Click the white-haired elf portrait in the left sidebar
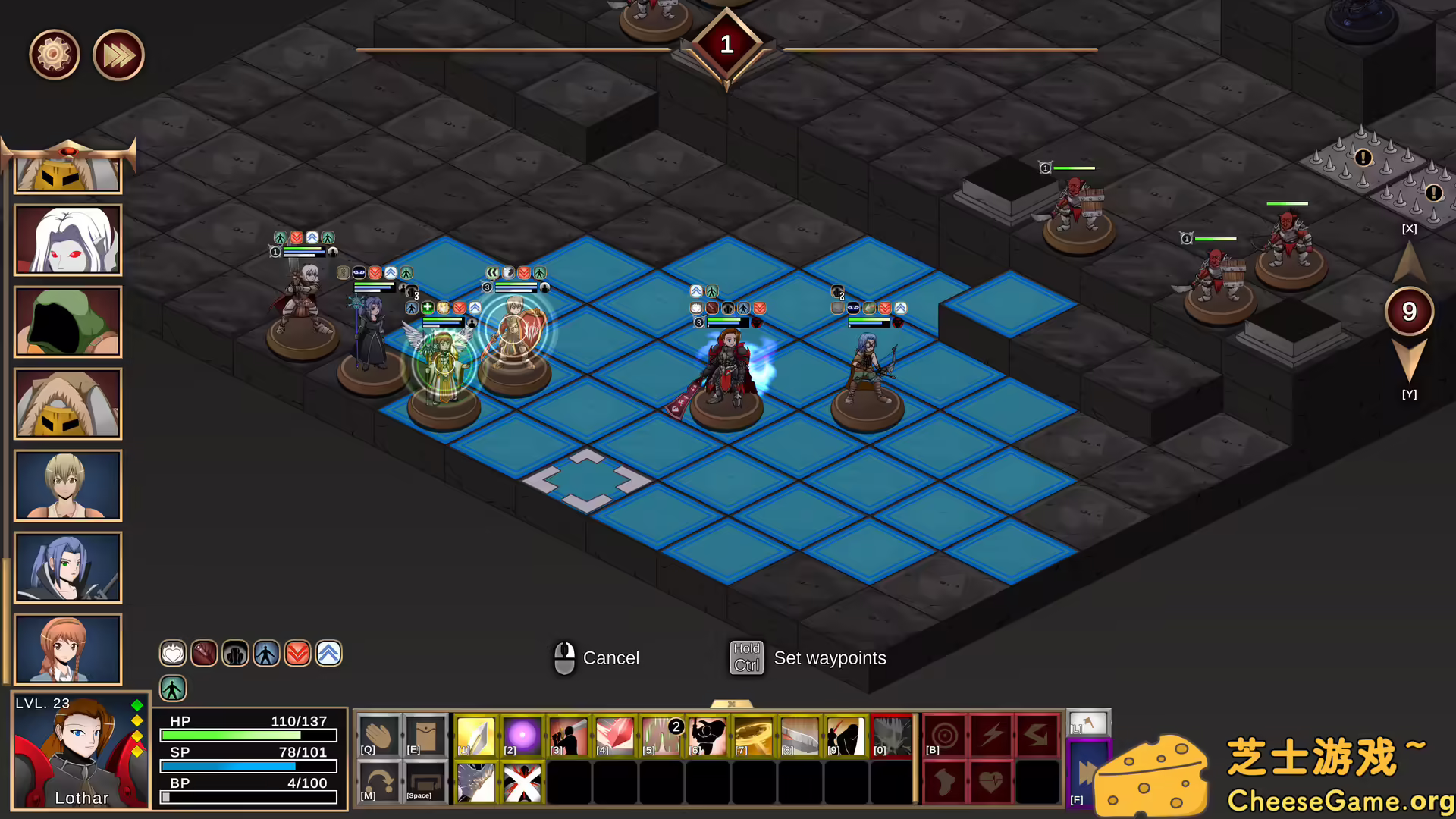 pyautogui.click(x=67, y=240)
